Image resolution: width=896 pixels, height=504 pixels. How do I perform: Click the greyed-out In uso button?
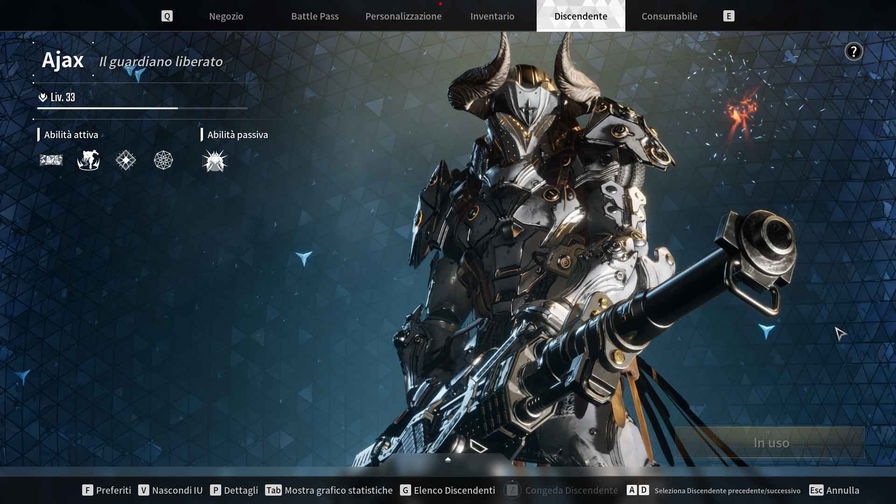coord(771,442)
